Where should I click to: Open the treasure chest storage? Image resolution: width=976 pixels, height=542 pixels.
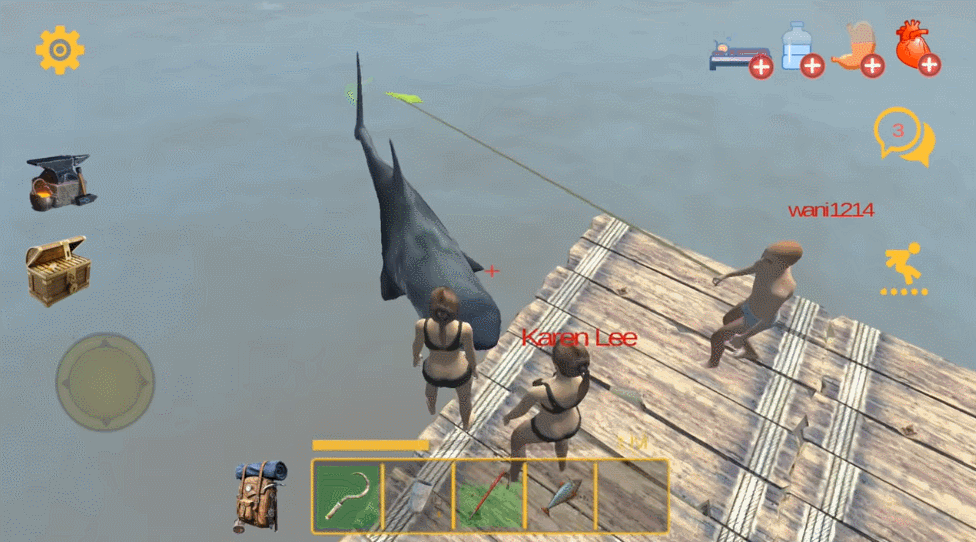point(58,270)
